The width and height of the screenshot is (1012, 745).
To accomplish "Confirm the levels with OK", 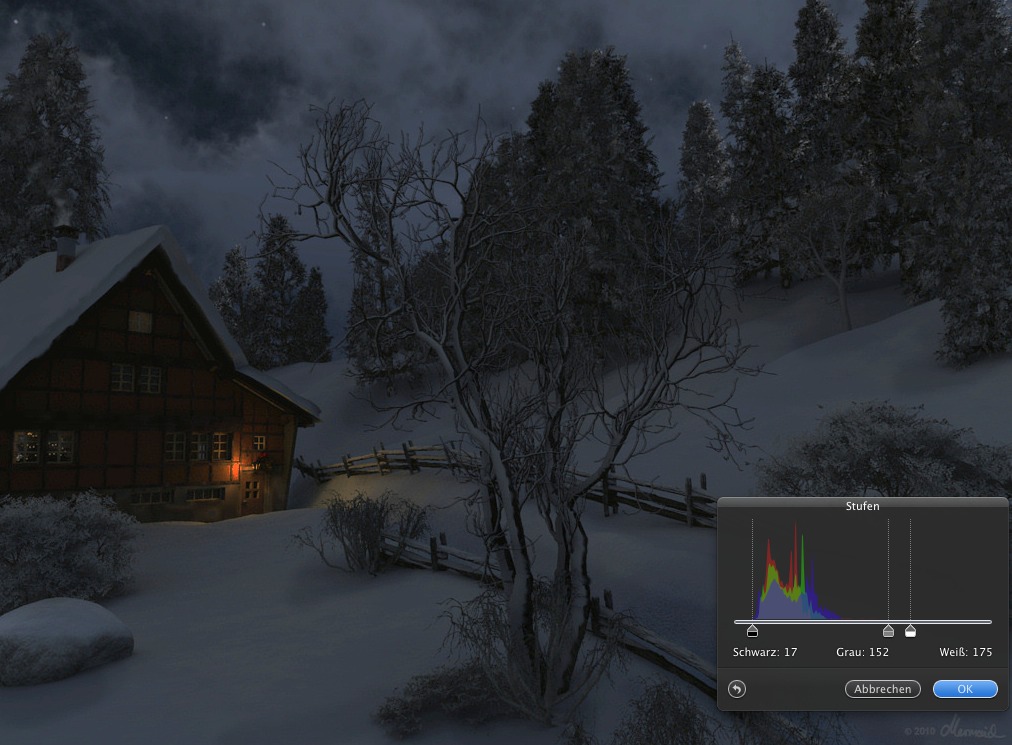I will click(x=965, y=689).
